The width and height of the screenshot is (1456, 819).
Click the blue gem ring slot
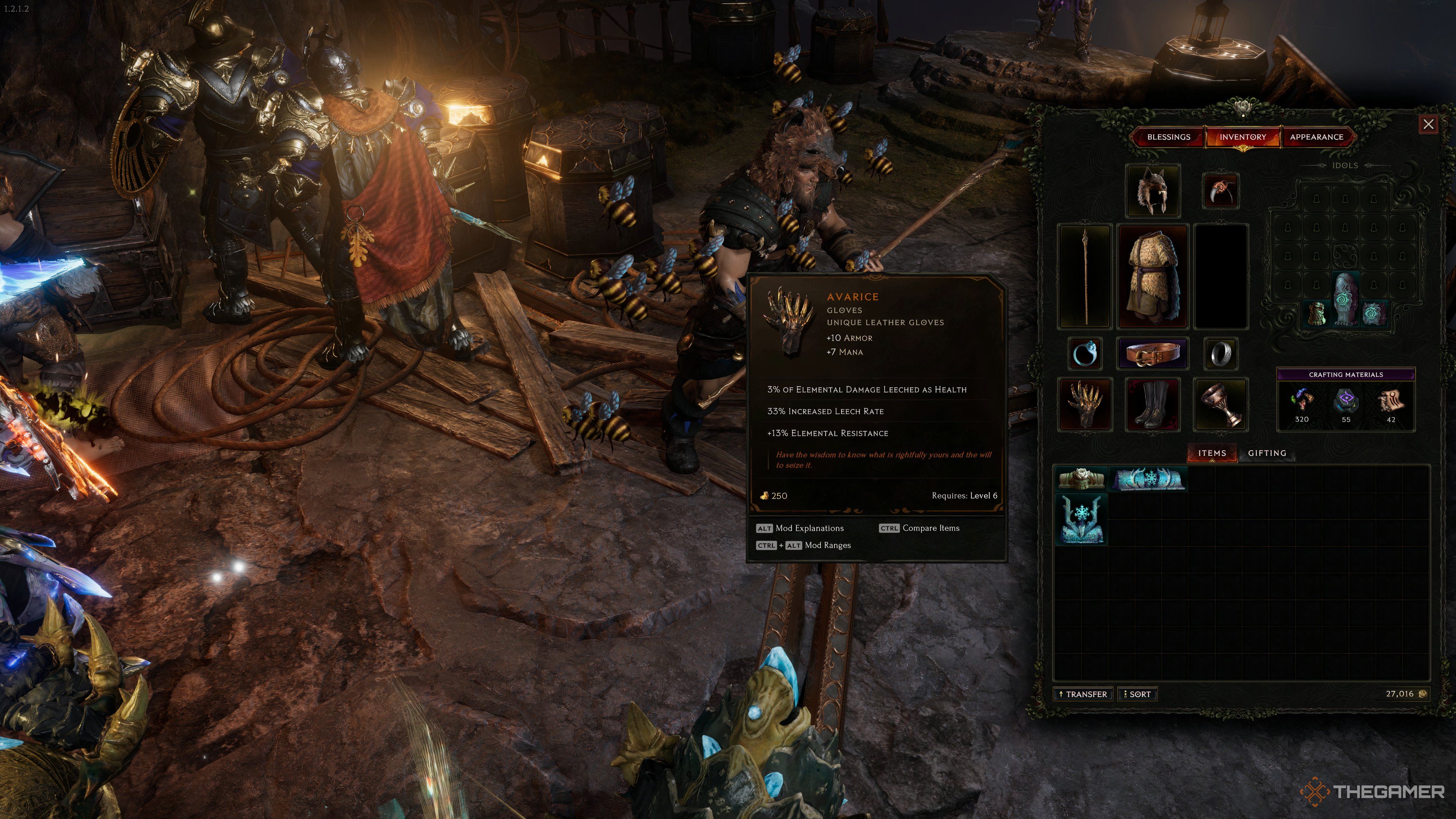pos(1085,354)
